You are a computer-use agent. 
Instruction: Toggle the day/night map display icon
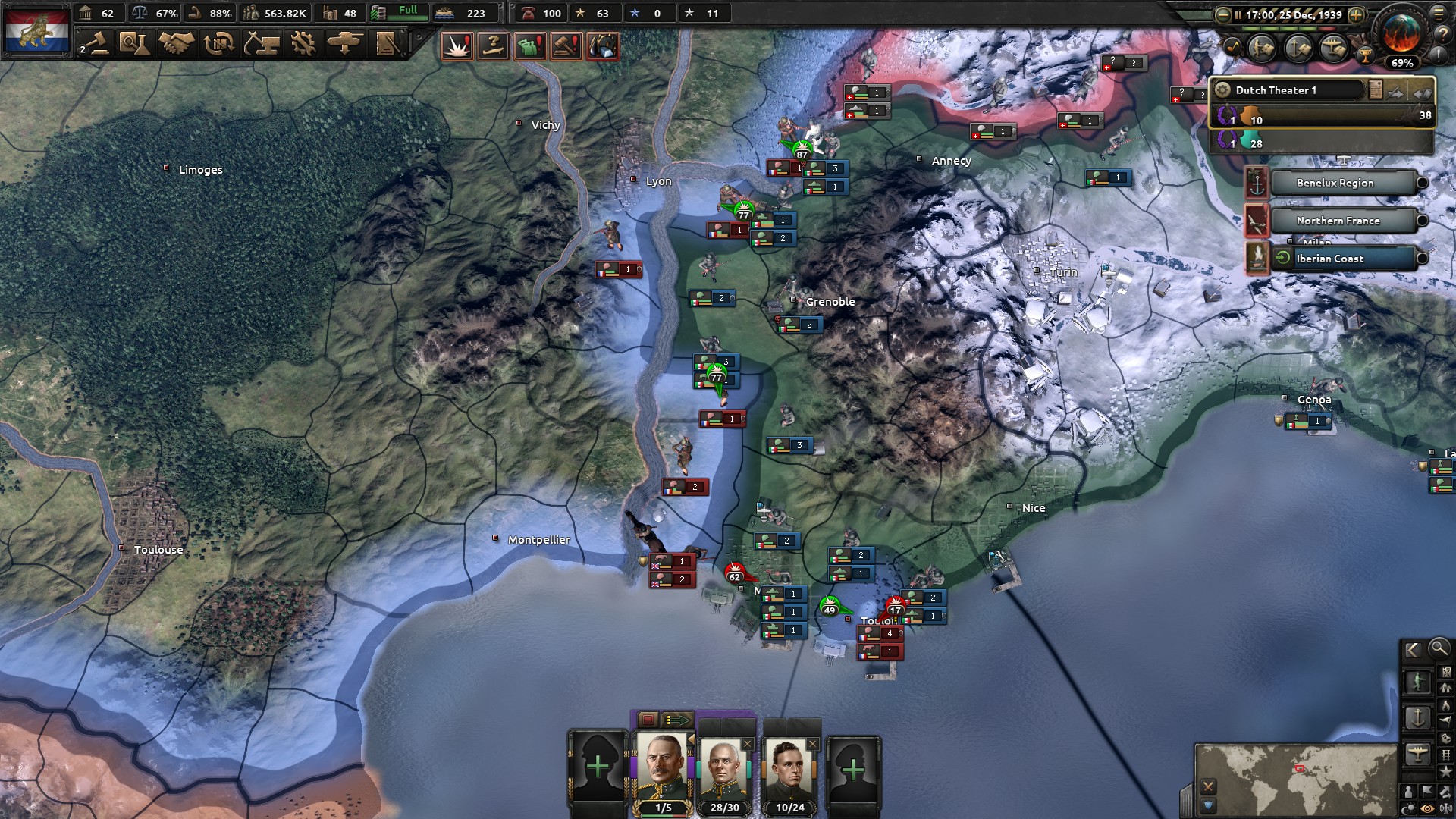tap(1407, 807)
